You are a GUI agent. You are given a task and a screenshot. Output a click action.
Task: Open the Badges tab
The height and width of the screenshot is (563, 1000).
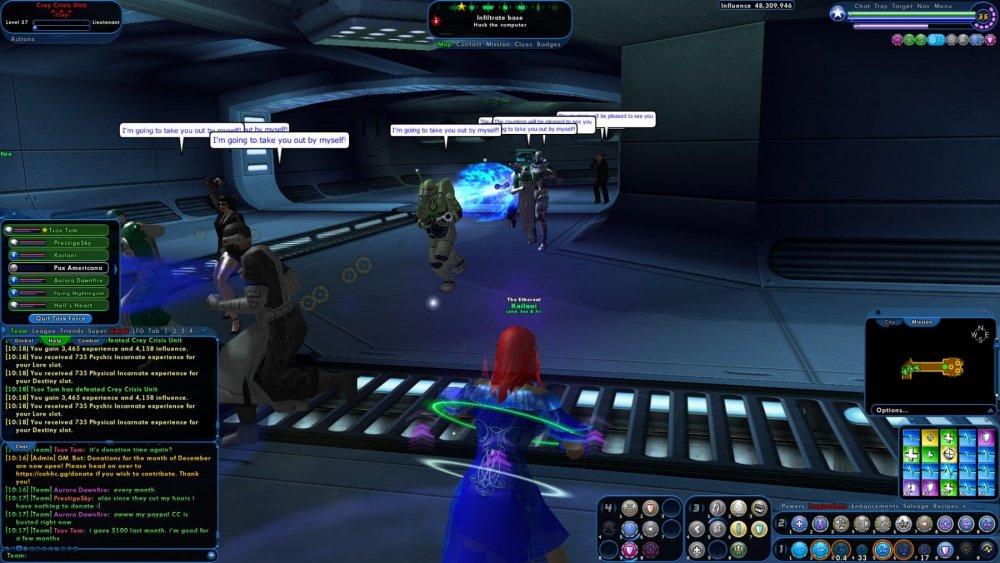point(549,45)
